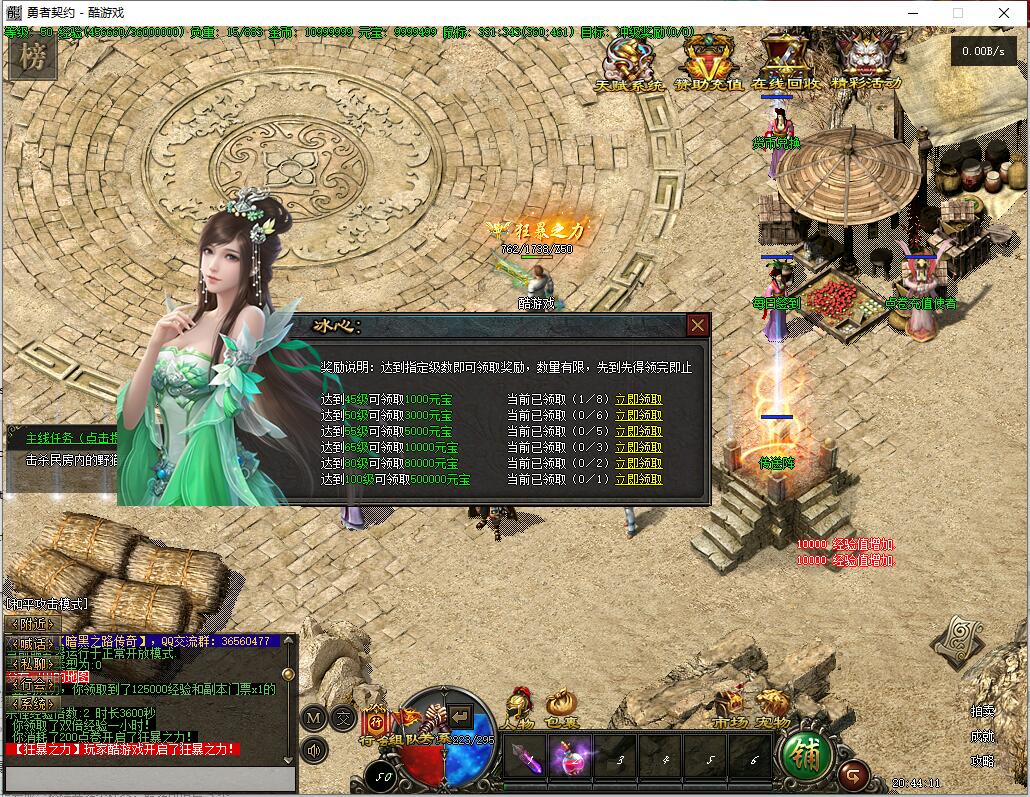Open the 精彩活动 events icon

tap(867, 60)
